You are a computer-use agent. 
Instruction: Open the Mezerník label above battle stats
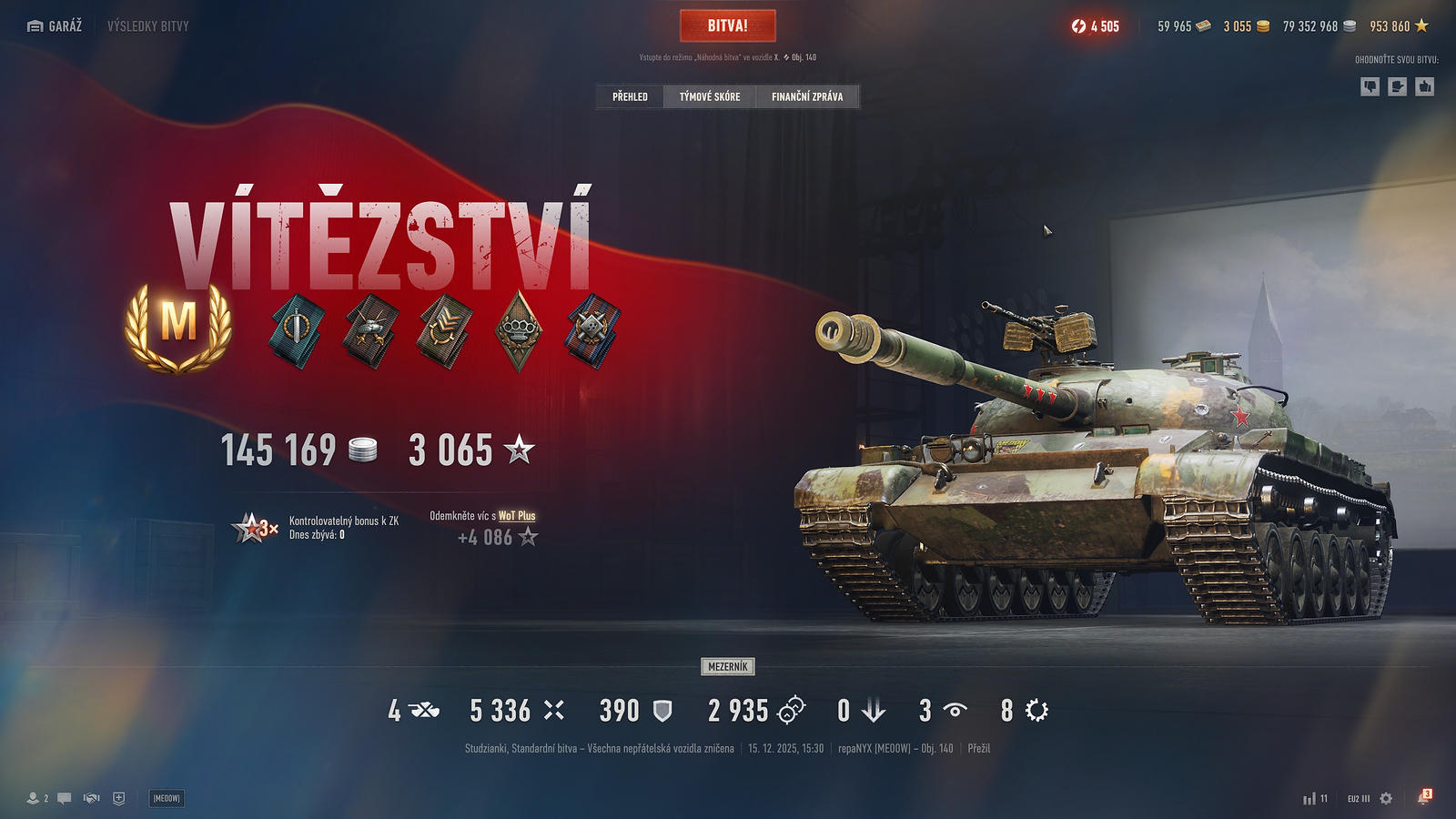click(x=727, y=667)
